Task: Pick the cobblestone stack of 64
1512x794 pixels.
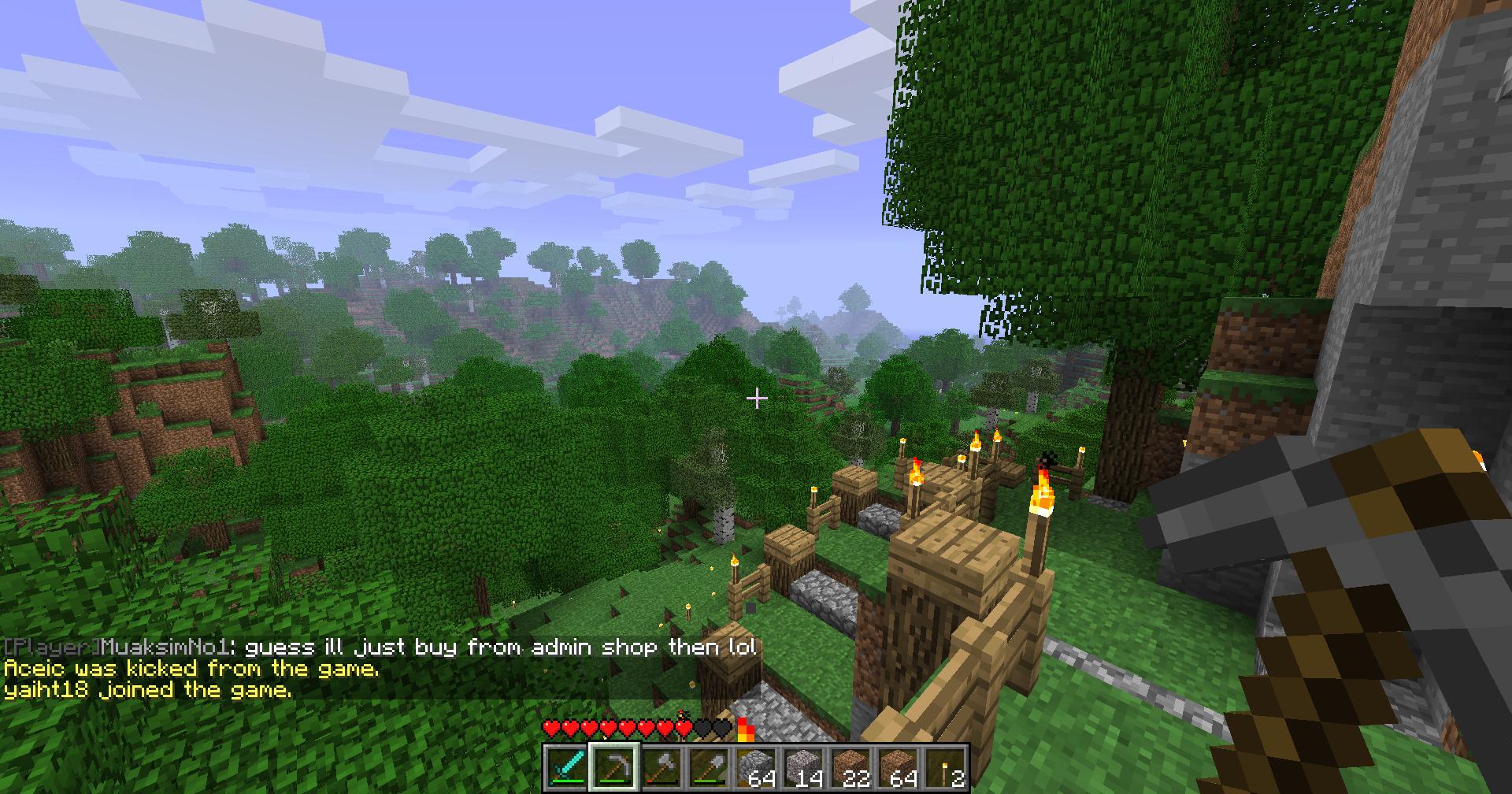Action: point(756,767)
